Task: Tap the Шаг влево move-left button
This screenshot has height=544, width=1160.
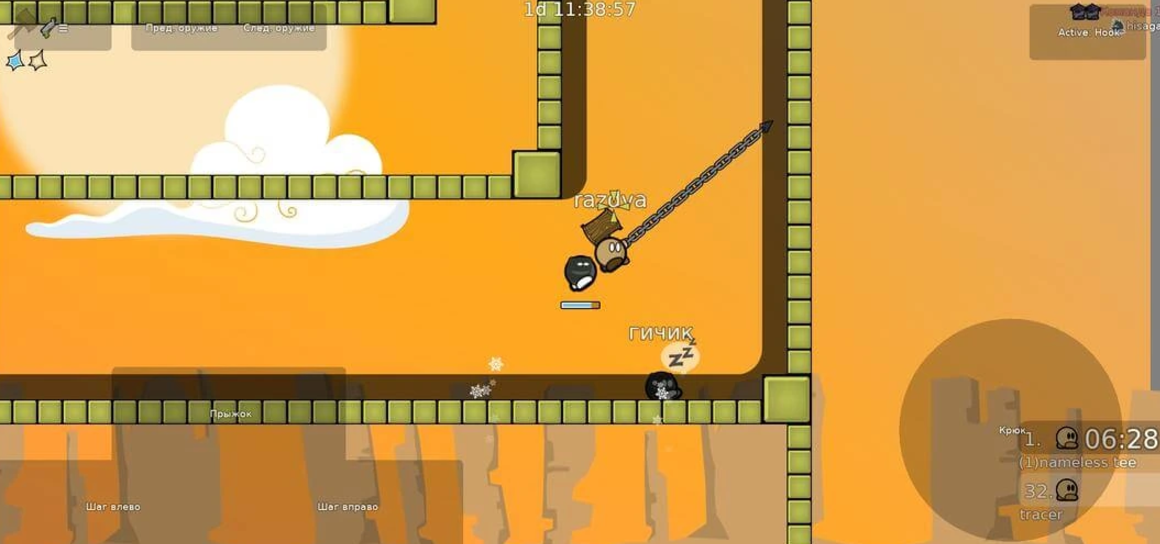Action: 113,506
